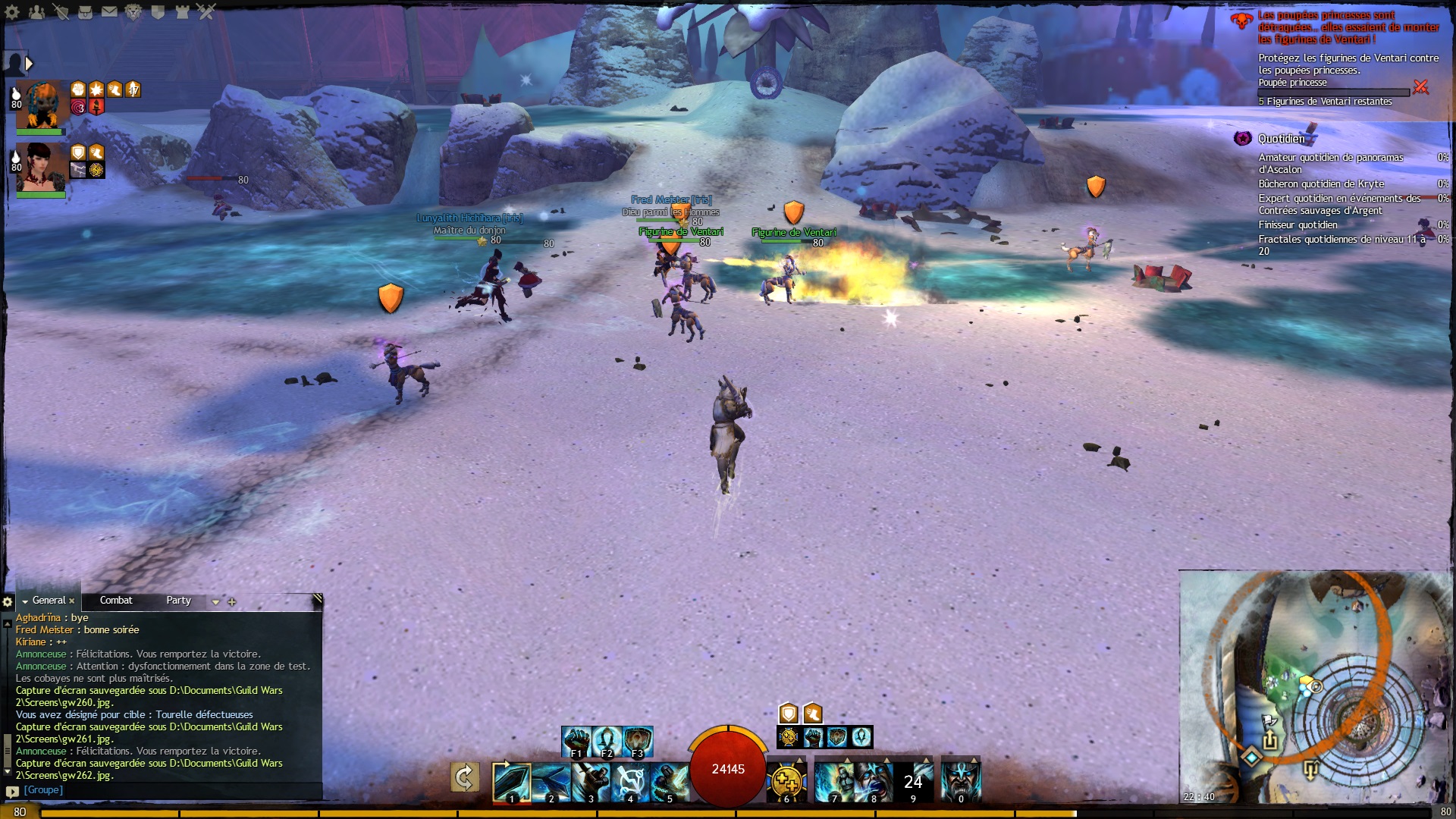Viewport: 1456px width, 819px height.
Task: Open the Quotidien daily achievements tracker
Action: pyautogui.click(x=1281, y=139)
